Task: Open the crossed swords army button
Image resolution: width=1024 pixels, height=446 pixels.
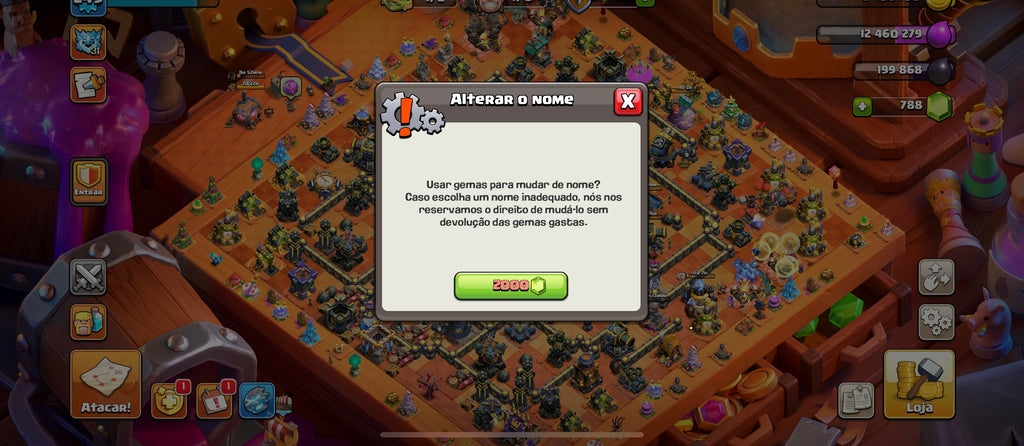Action: pyautogui.click(x=88, y=276)
